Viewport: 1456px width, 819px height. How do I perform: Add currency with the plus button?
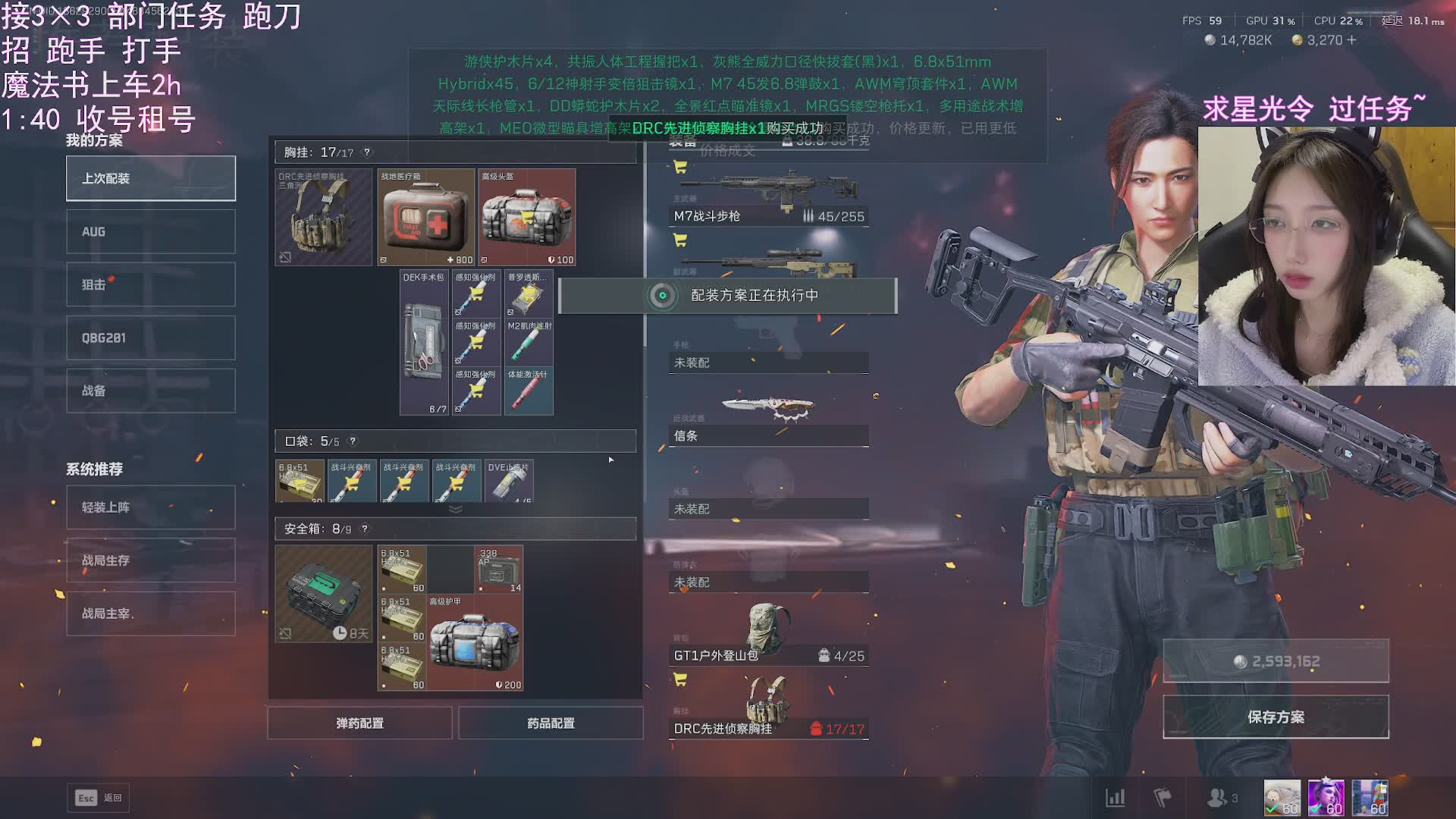[1352, 40]
